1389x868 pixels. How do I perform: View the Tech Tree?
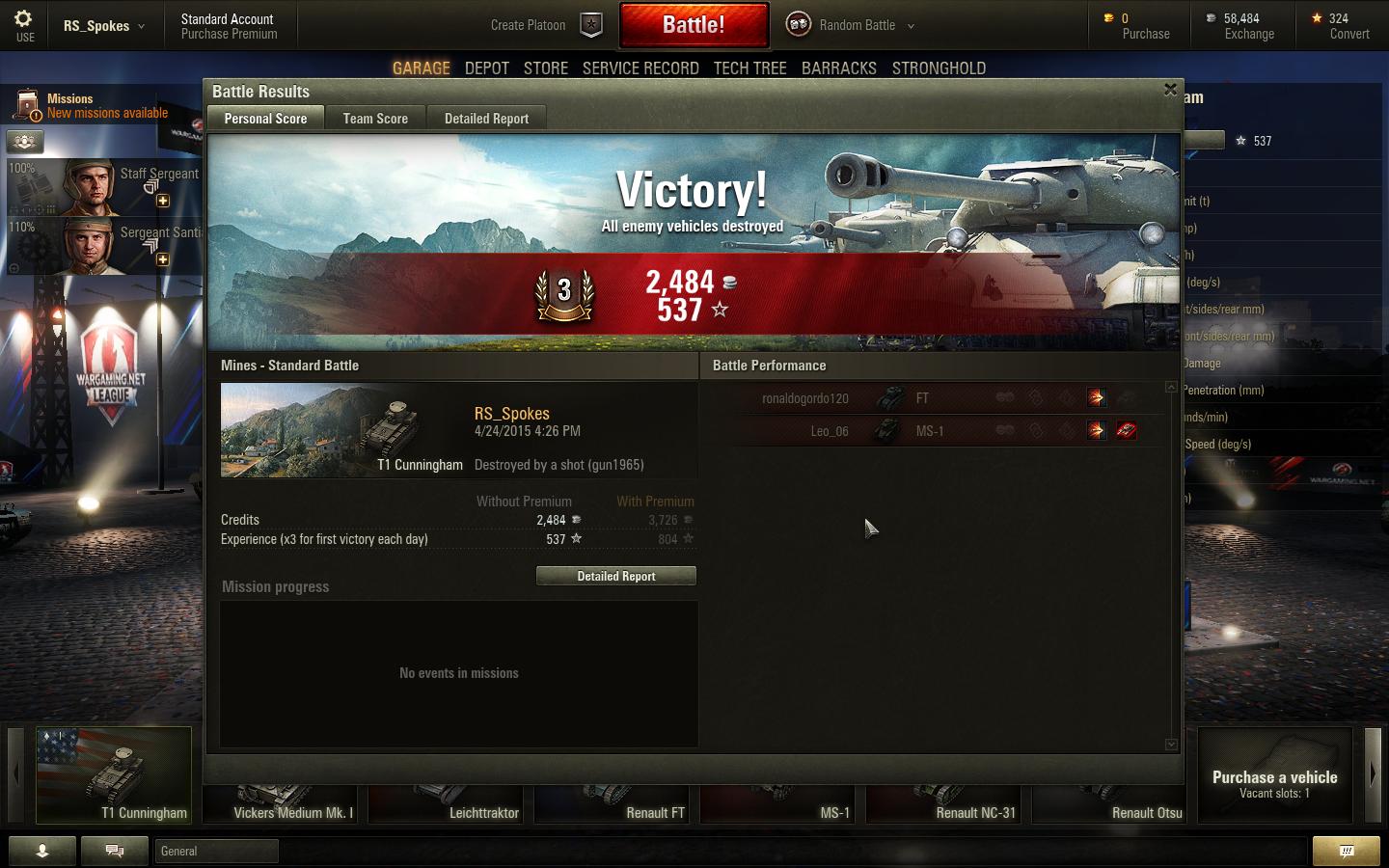[x=749, y=68]
